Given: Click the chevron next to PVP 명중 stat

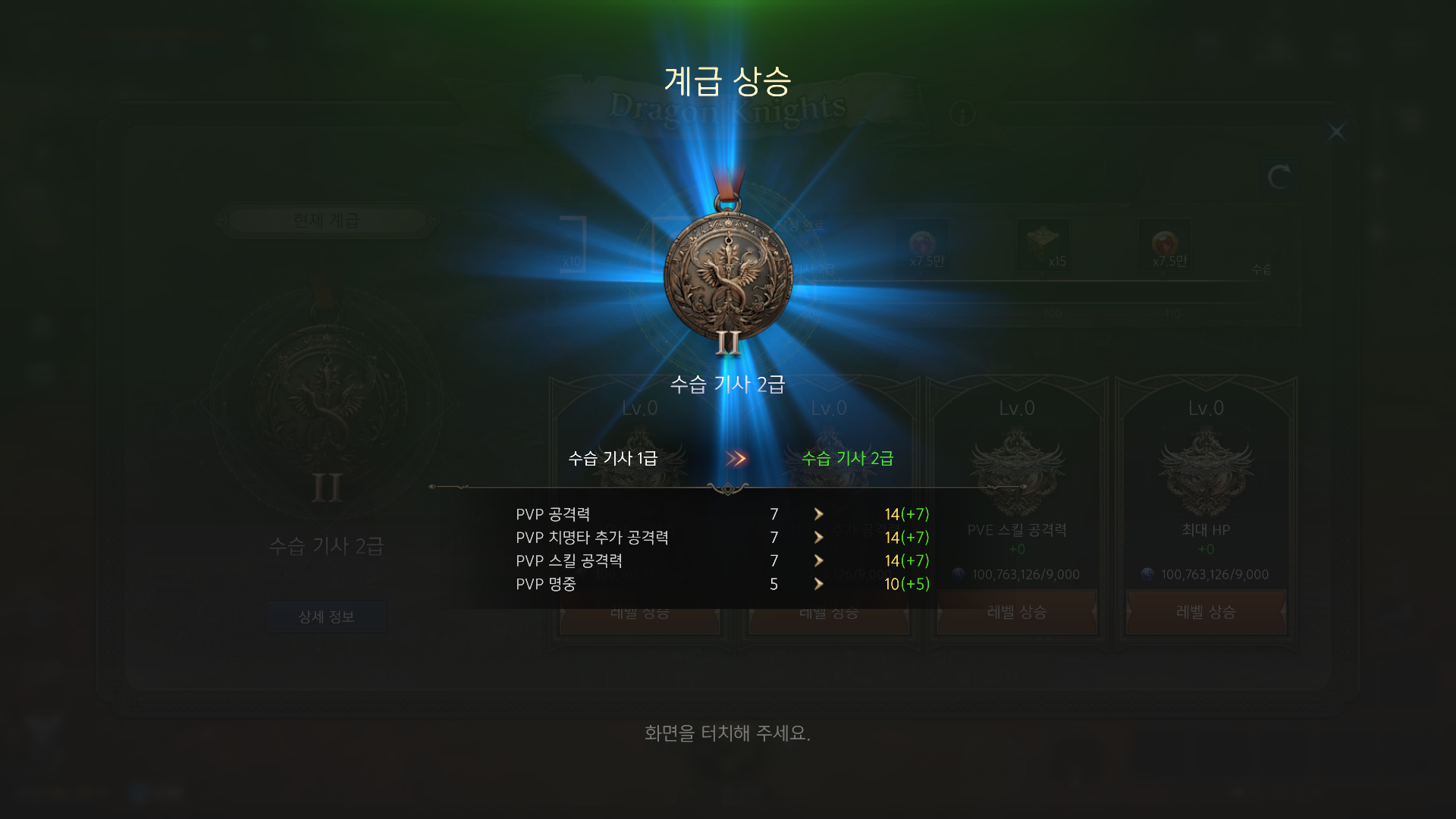Looking at the screenshot, I should pyautogui.click(x=819, y=585).
